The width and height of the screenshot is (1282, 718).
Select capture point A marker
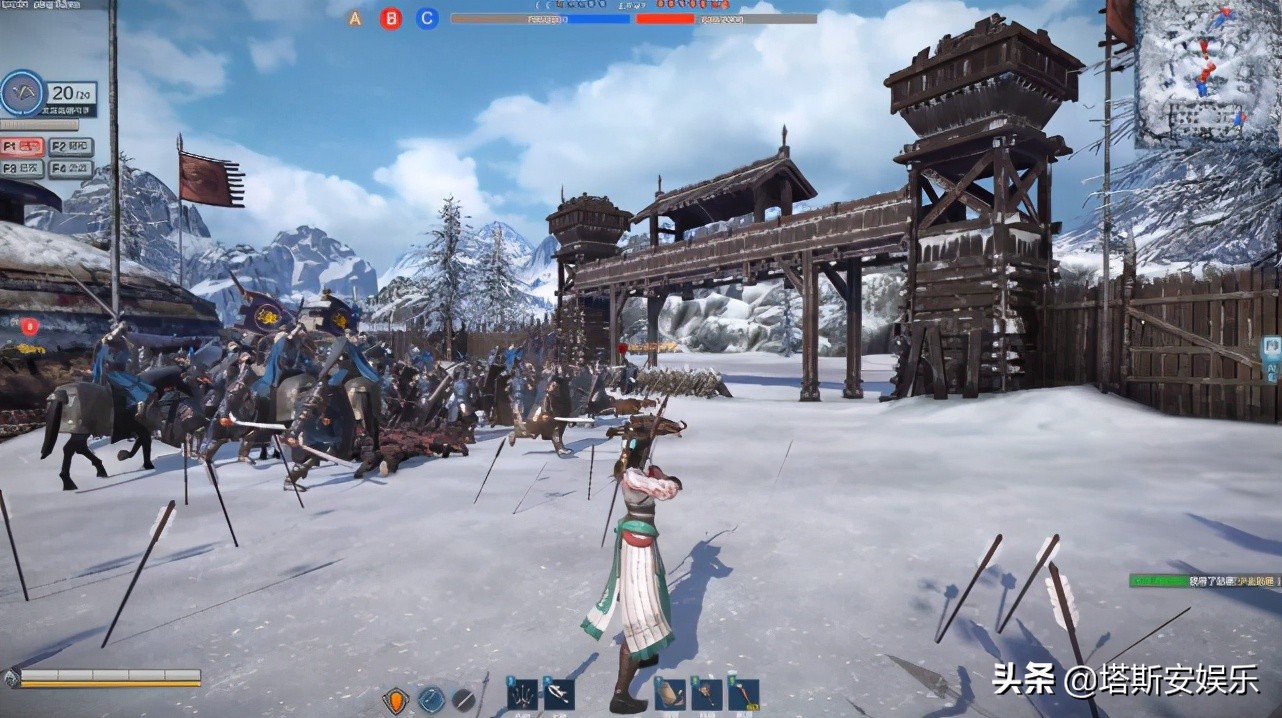(x=355, y=18)
